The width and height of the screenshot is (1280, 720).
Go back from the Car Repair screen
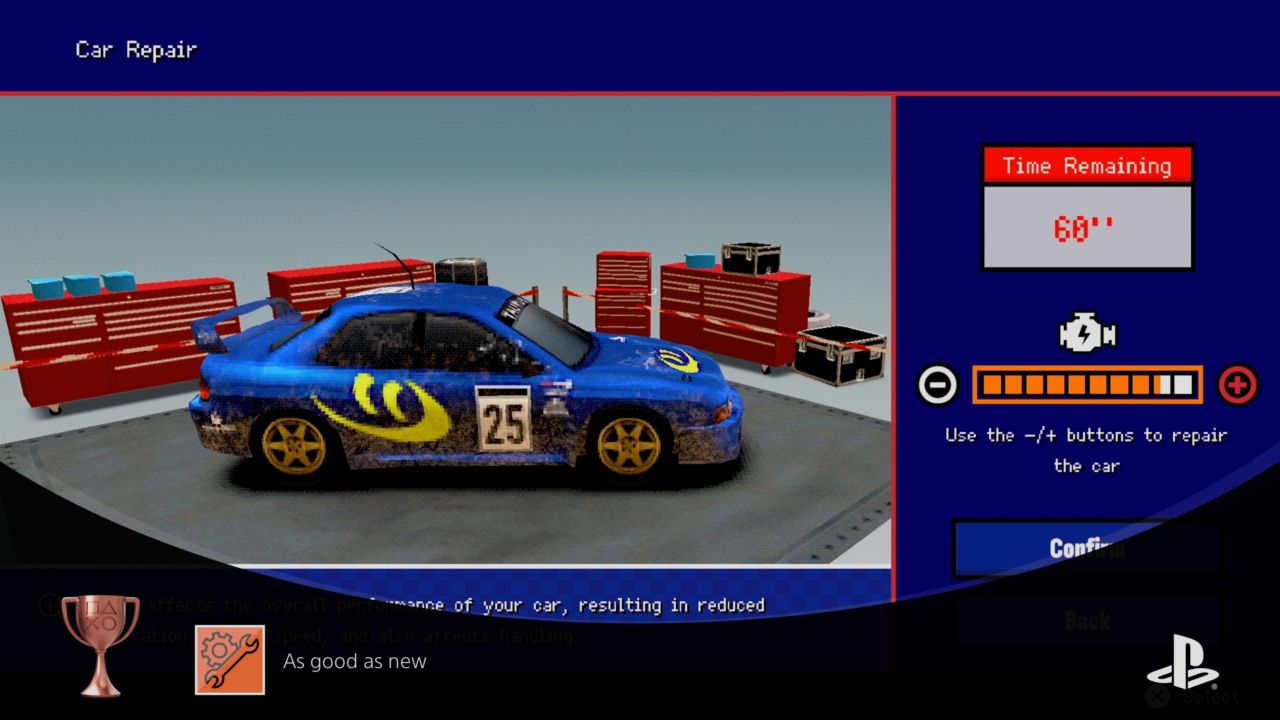click(x=1087, y=621)
